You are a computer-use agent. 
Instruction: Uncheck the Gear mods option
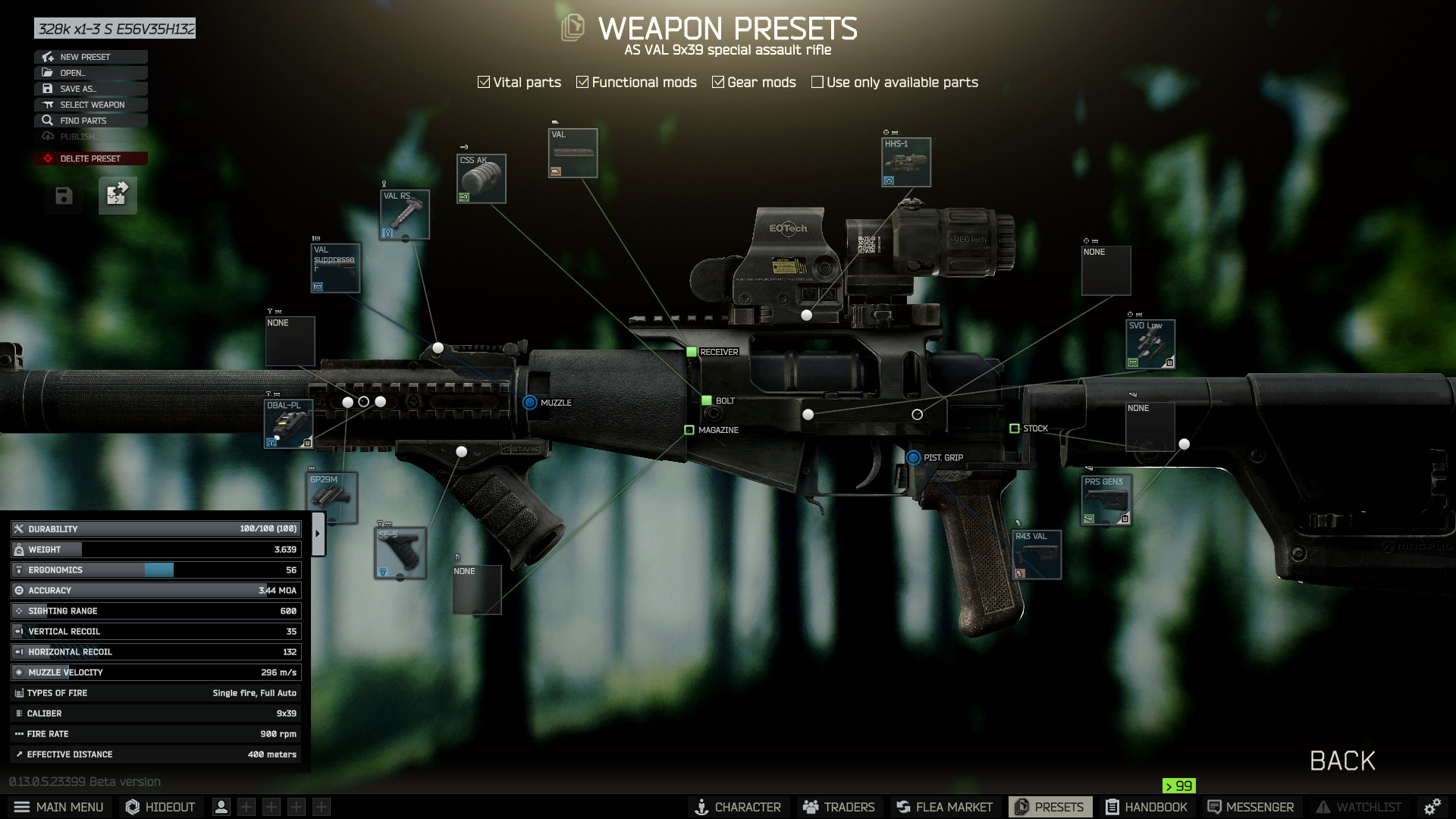coord(718,82)
